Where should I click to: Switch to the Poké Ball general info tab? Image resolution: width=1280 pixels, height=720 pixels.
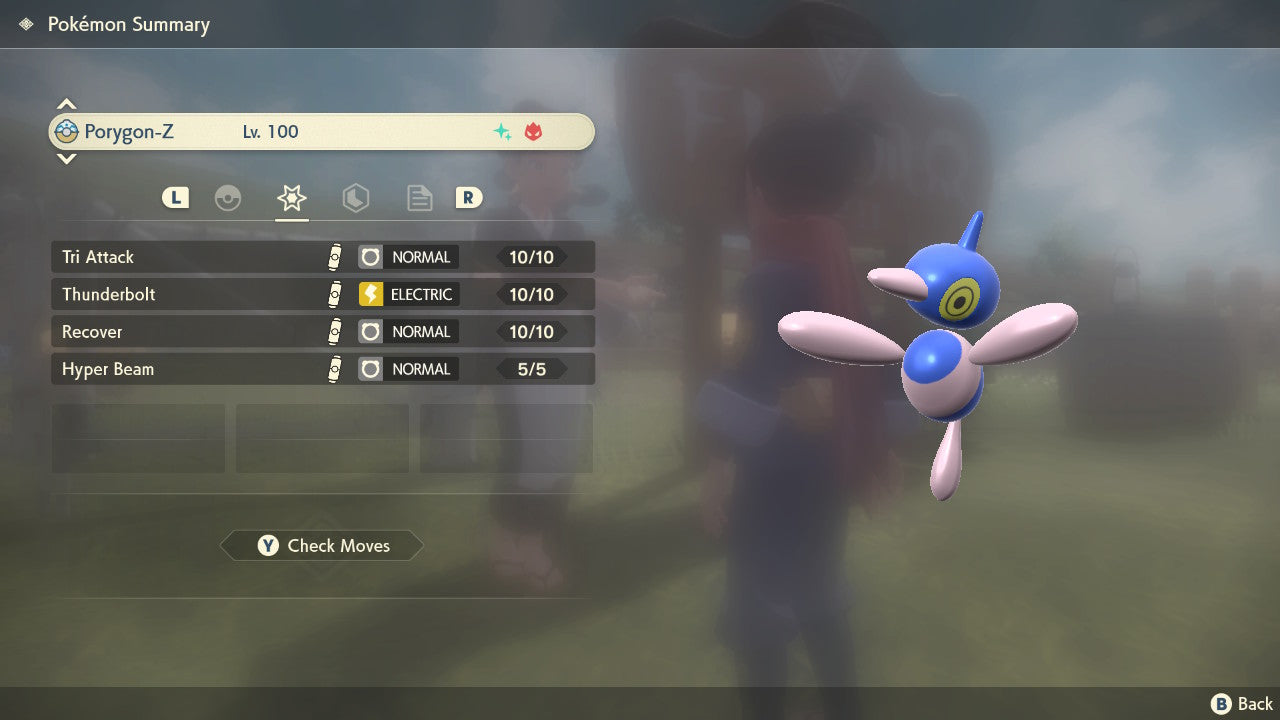pyautogui.click(x=228, y=198)
